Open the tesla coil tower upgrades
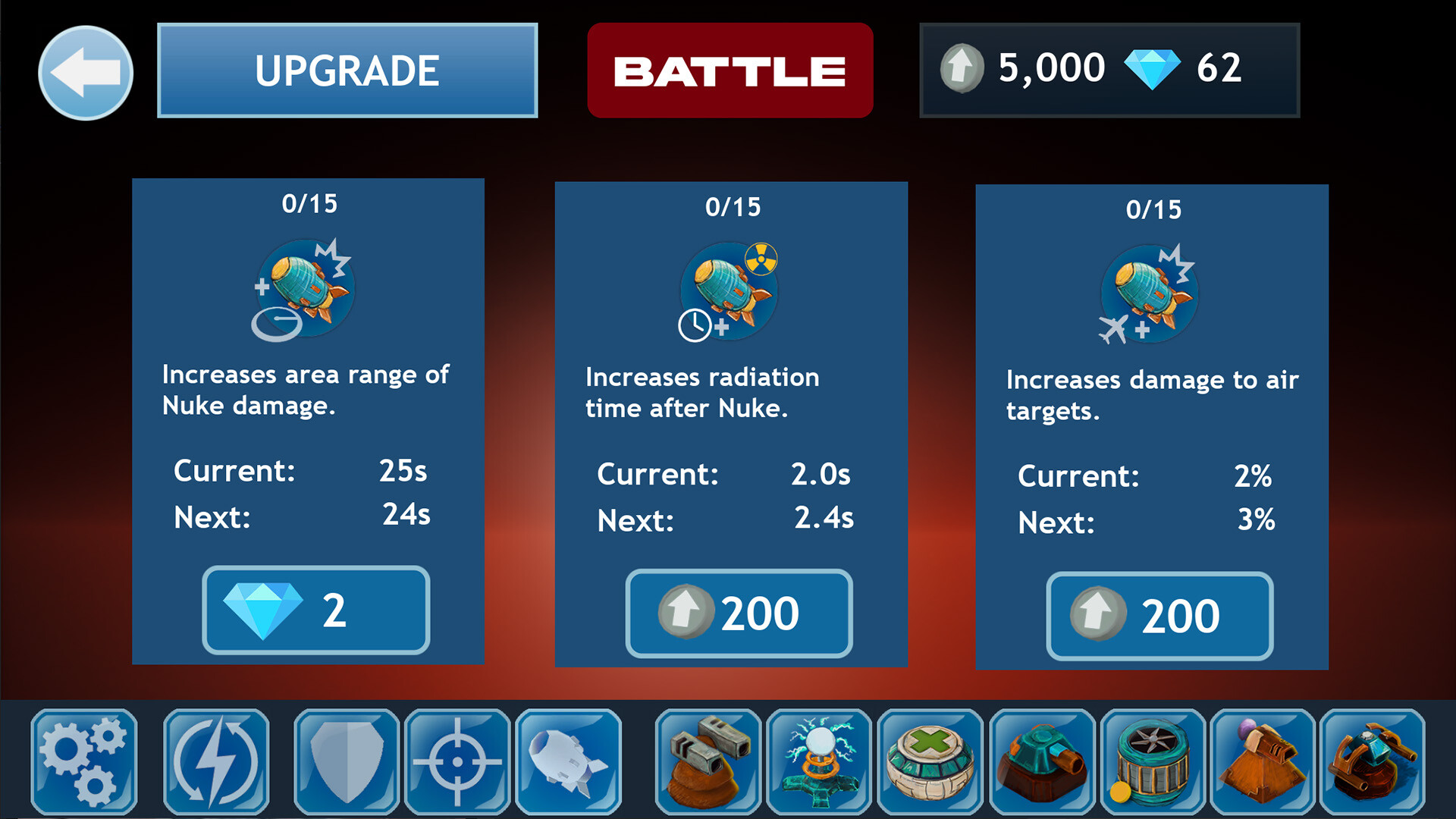Image resolution: width=1456 pixels, height=819 pixels. tap(819, 762)
